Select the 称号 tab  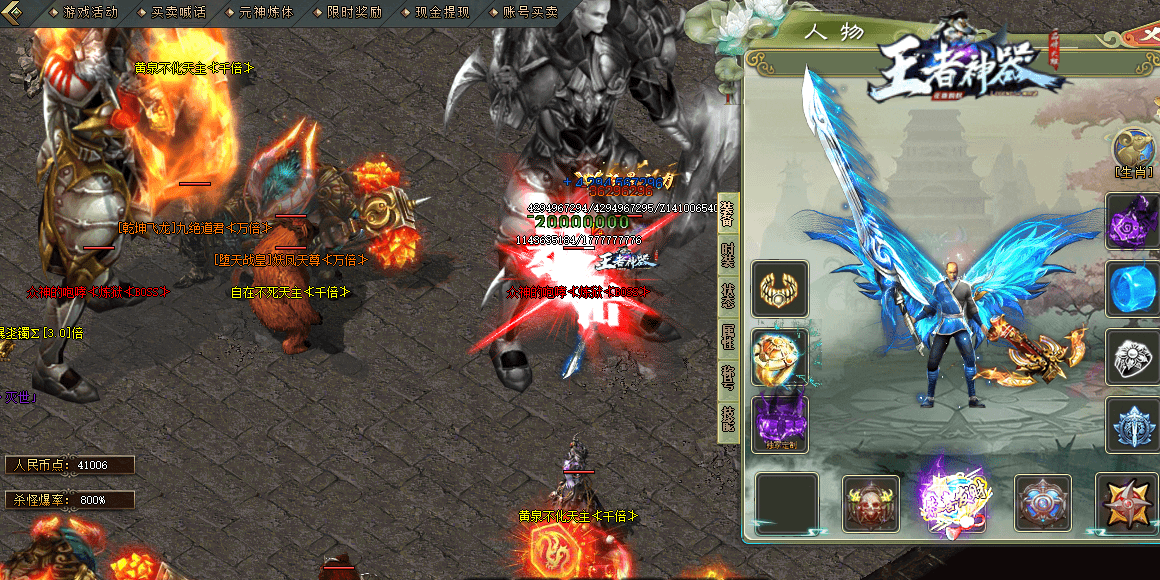[x=727, y=379]
